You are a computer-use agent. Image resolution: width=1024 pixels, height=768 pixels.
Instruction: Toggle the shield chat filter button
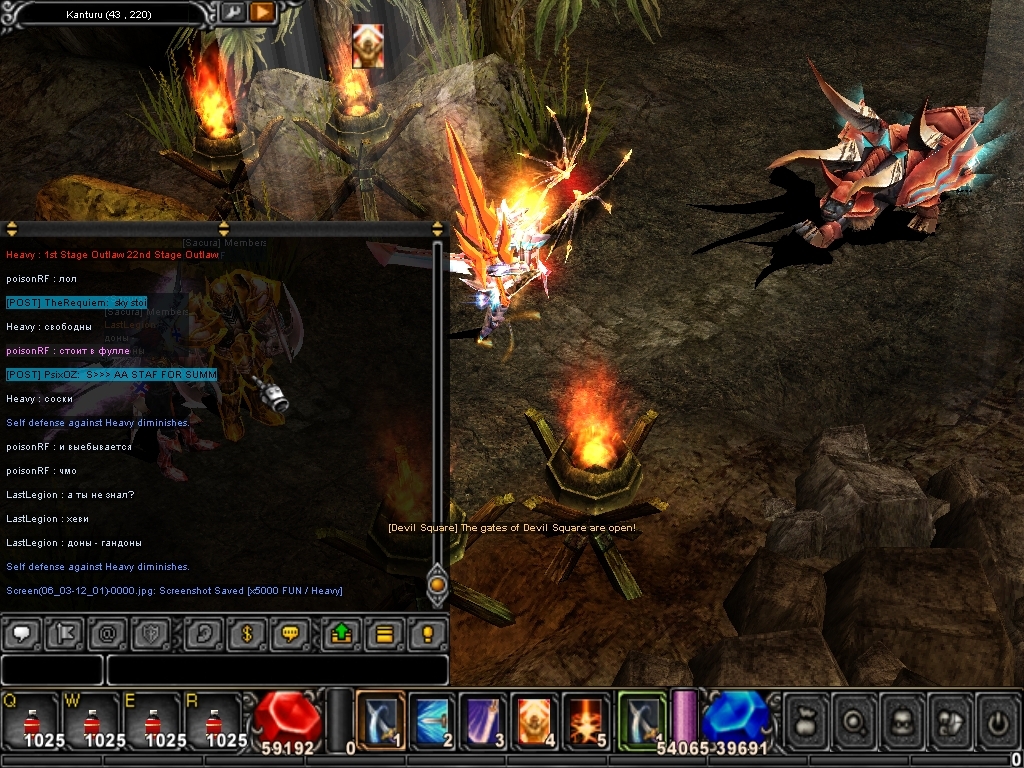click(150, 634)
